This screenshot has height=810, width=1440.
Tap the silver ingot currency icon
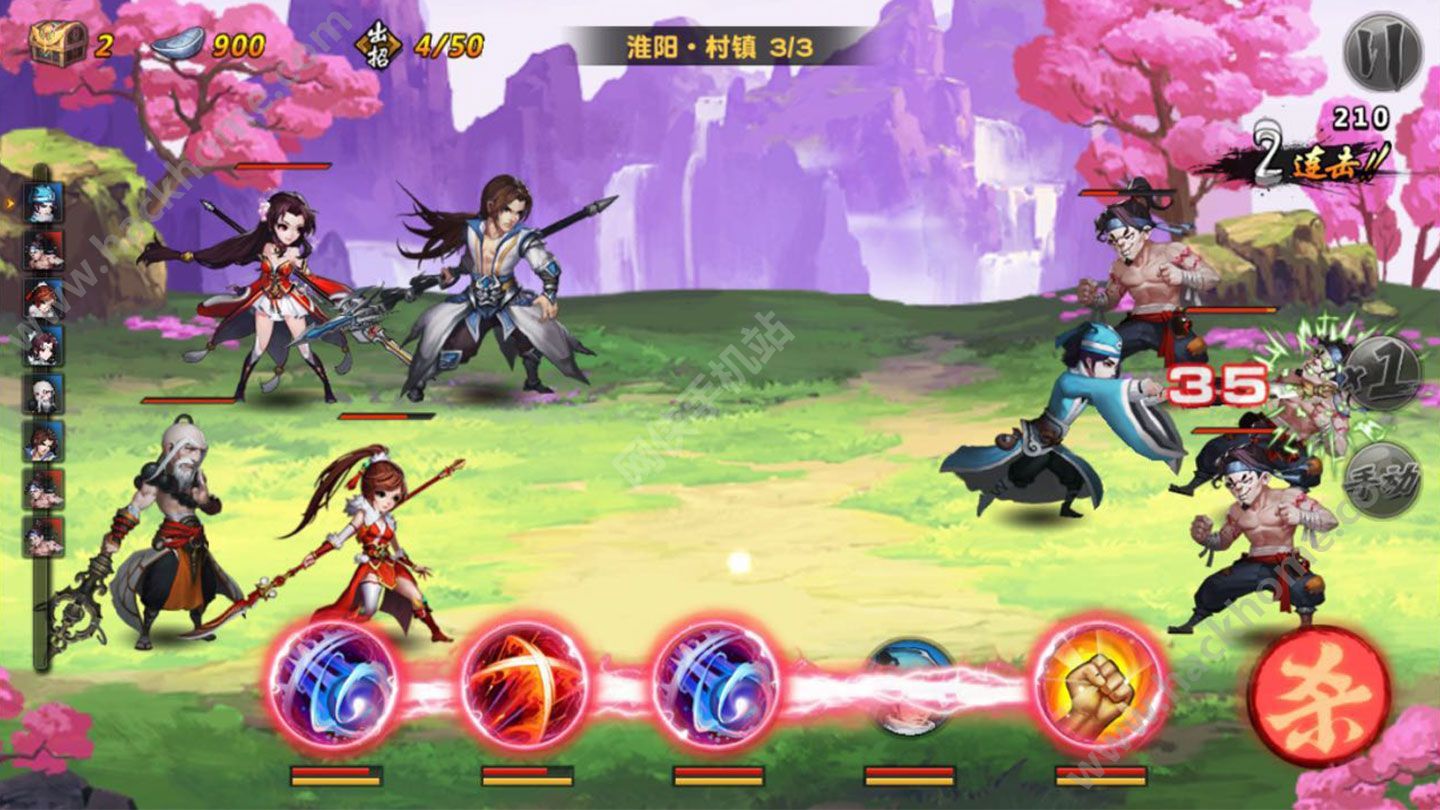178,45
